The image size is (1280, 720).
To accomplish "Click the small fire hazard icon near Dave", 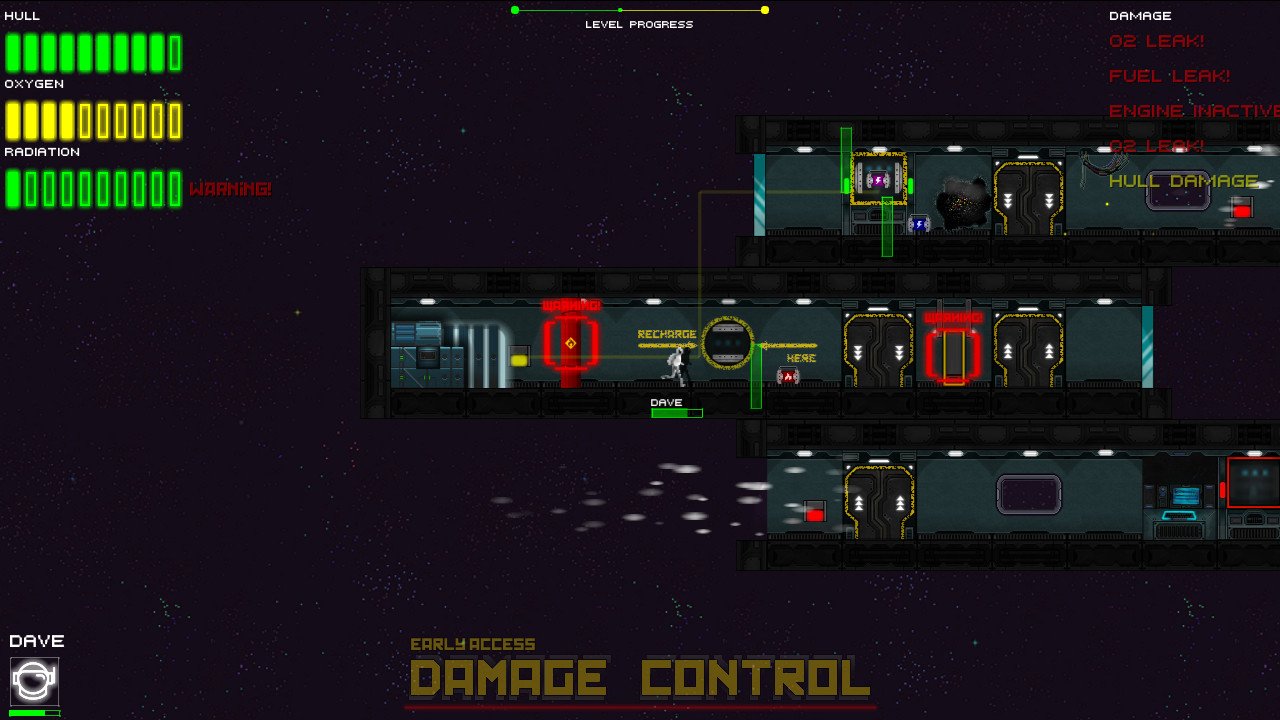I will (788, 376).
